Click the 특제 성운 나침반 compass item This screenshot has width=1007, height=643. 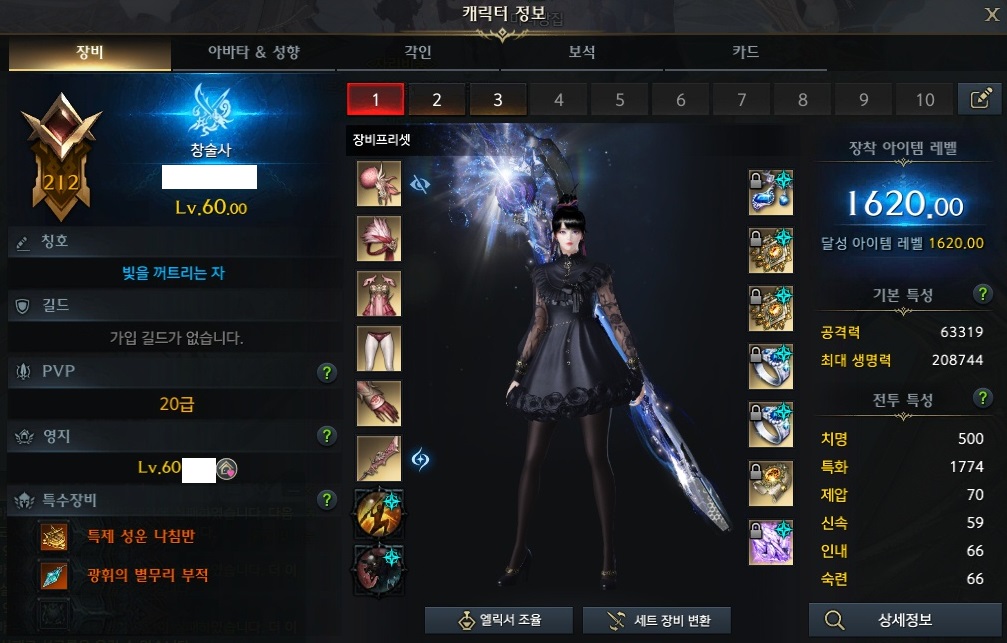pos(54,537)
